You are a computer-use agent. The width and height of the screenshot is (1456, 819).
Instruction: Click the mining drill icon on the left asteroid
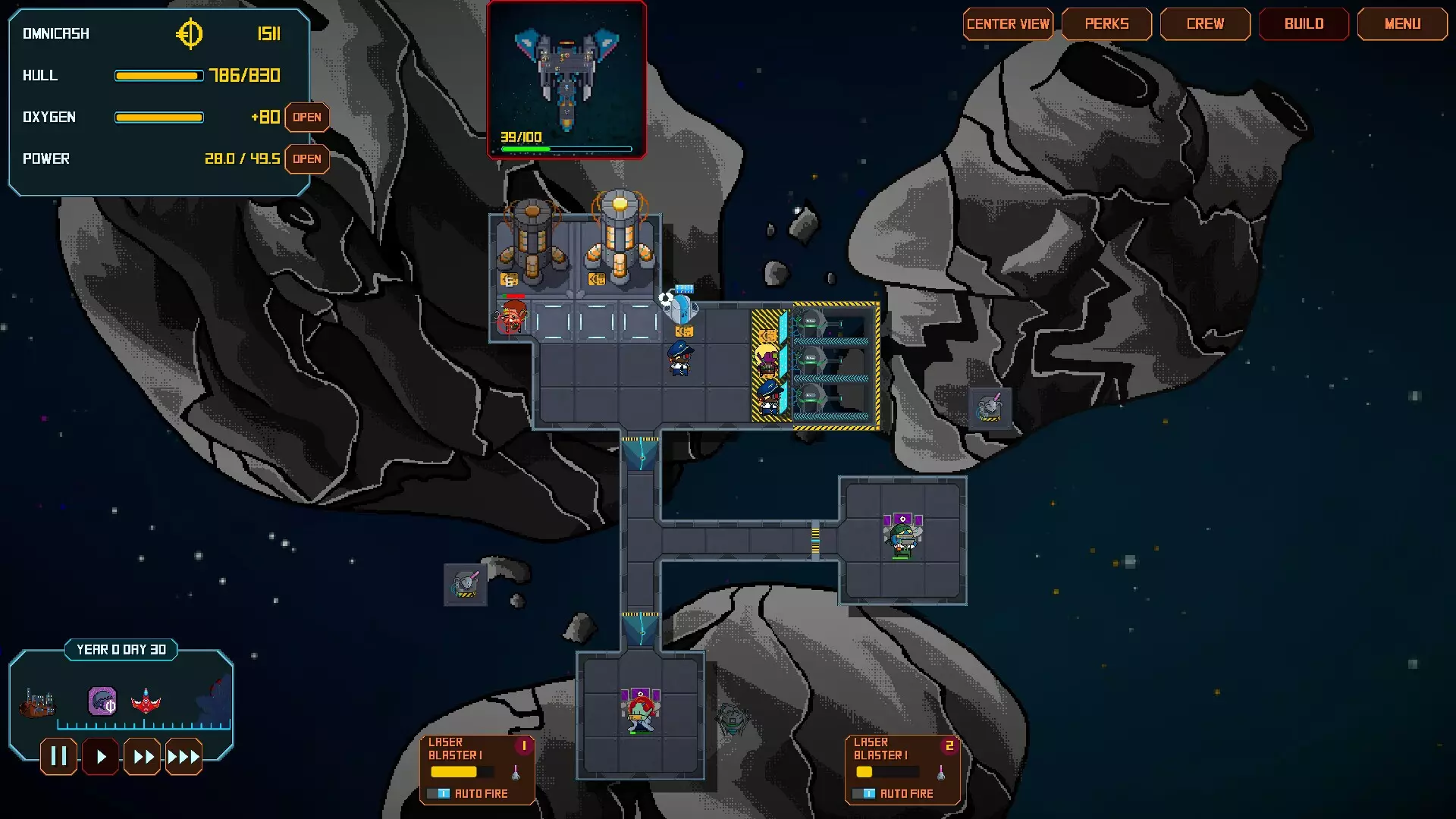pyautogui.click(x=466, y=582)
